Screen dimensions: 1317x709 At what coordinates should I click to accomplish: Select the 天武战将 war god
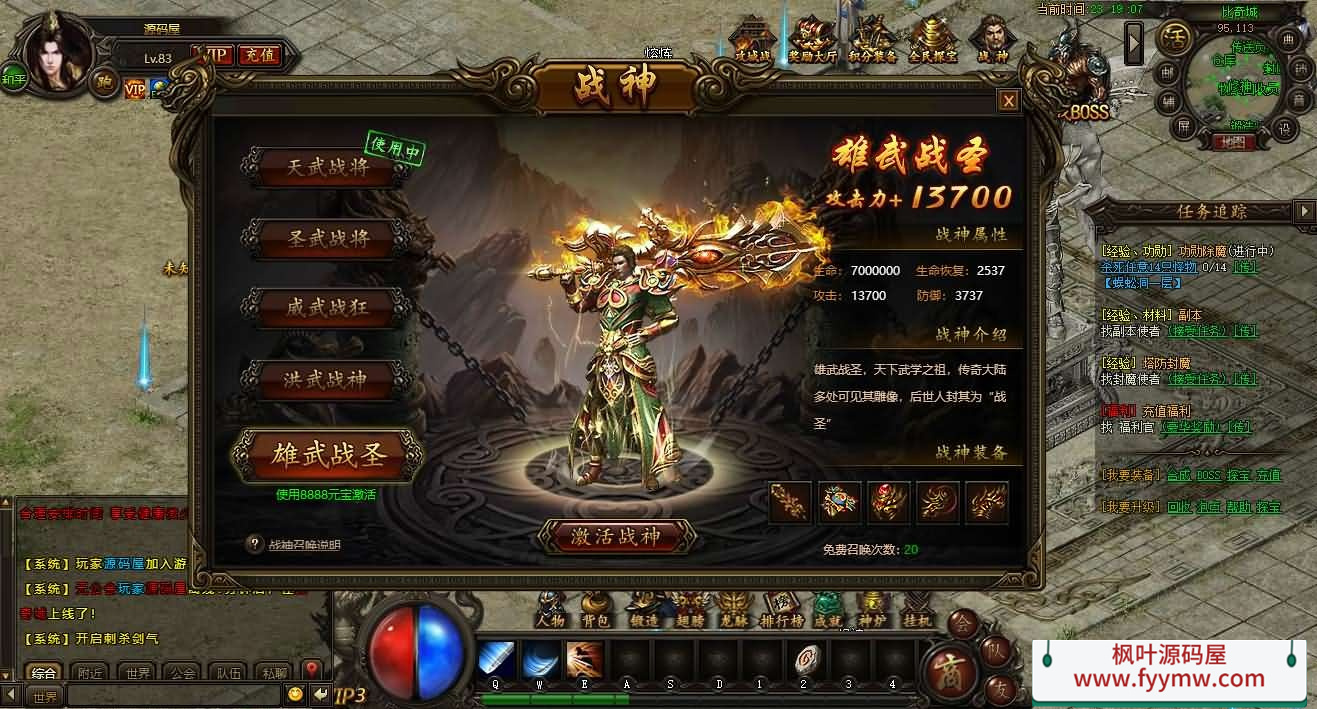[x=327, y=168]
